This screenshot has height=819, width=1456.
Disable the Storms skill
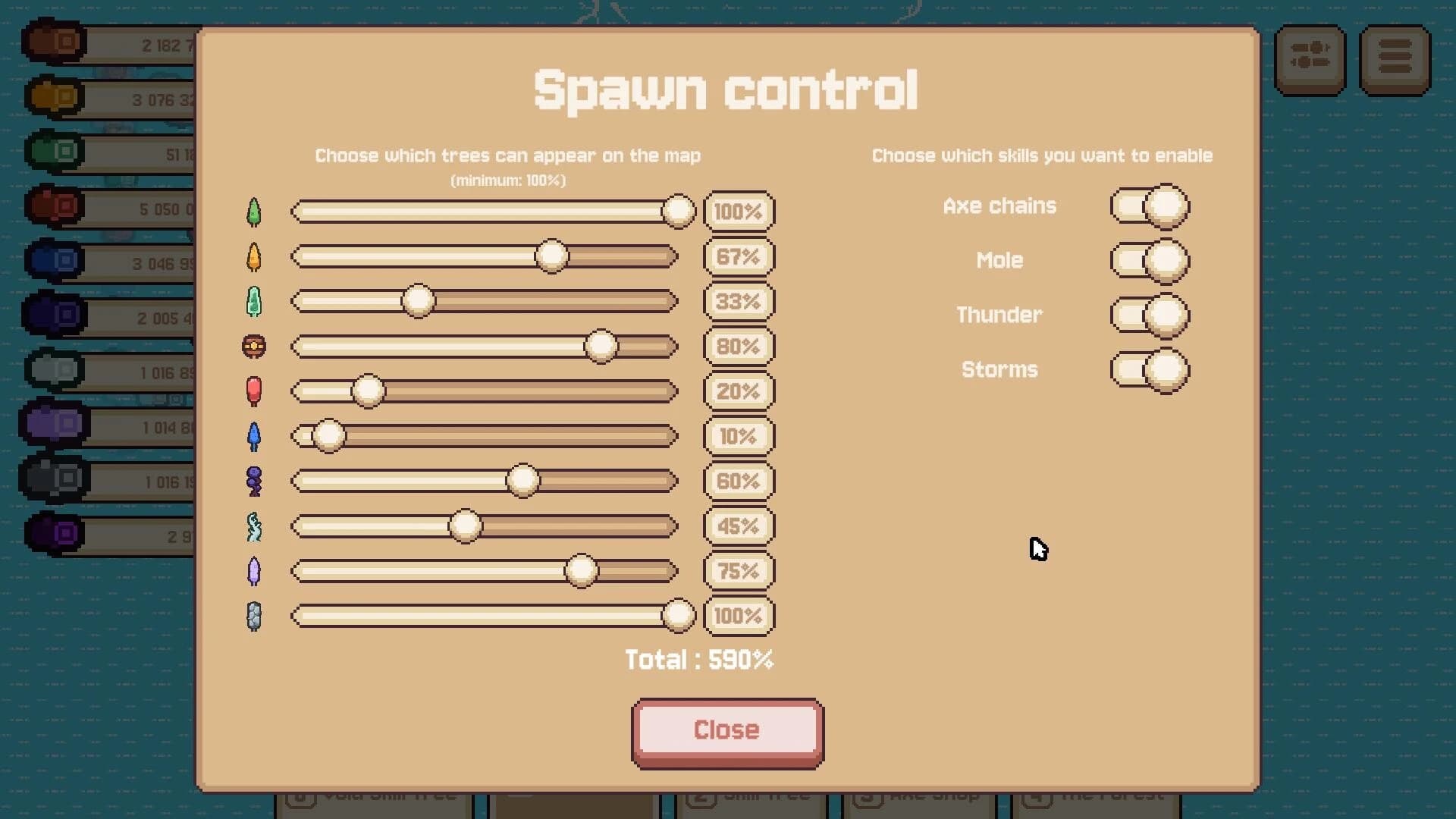1150,369
